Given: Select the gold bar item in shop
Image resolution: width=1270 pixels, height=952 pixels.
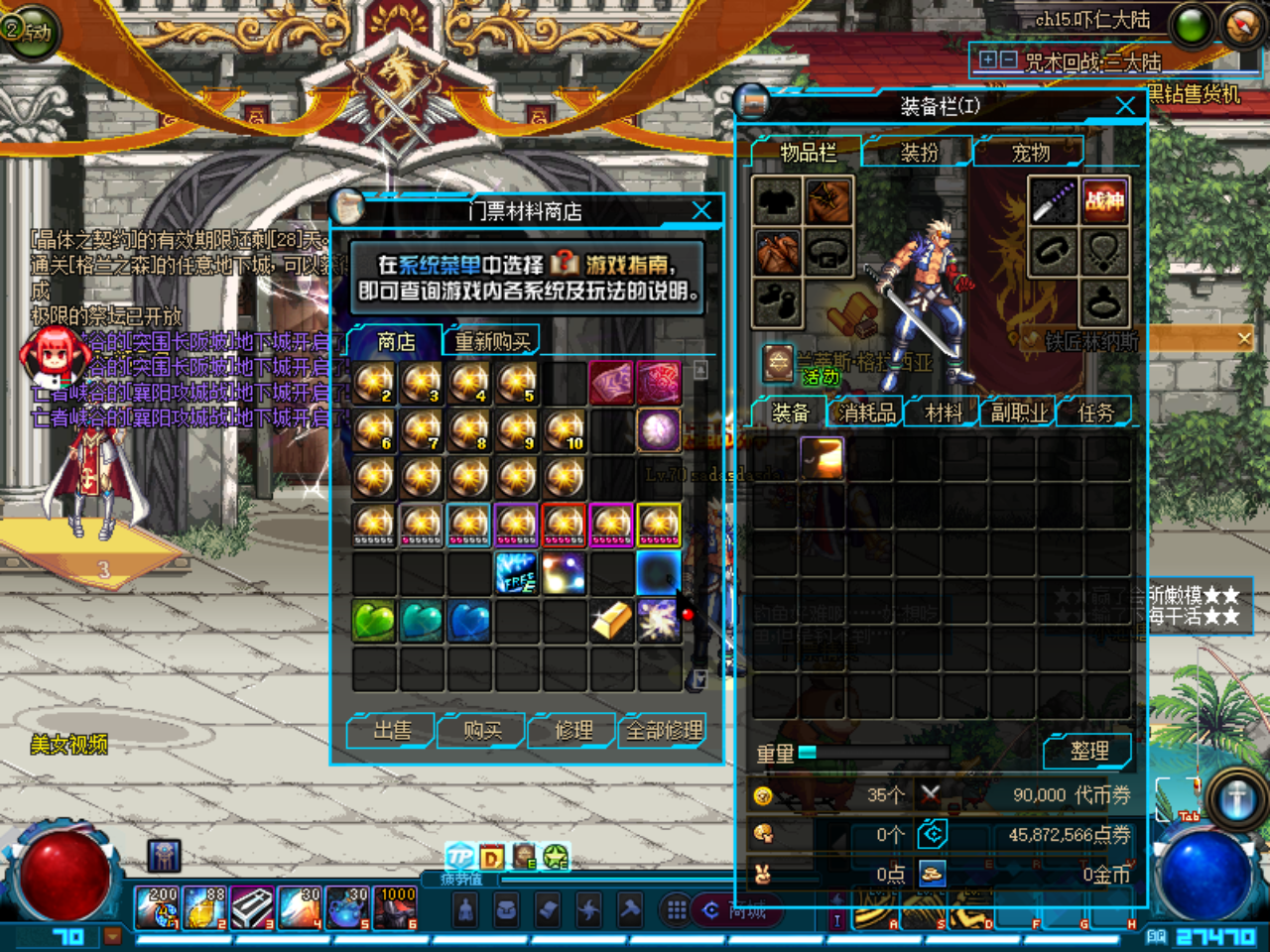Looking at the screenshot, I should [x=612, y=622].
